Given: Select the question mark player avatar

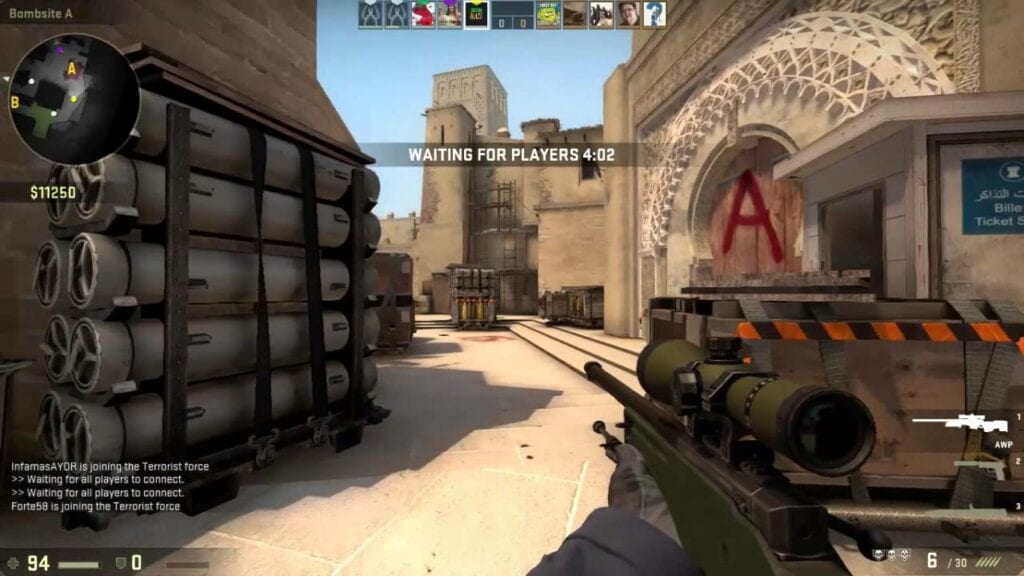Looking at the screenshot, I should (x=654, y=14).
